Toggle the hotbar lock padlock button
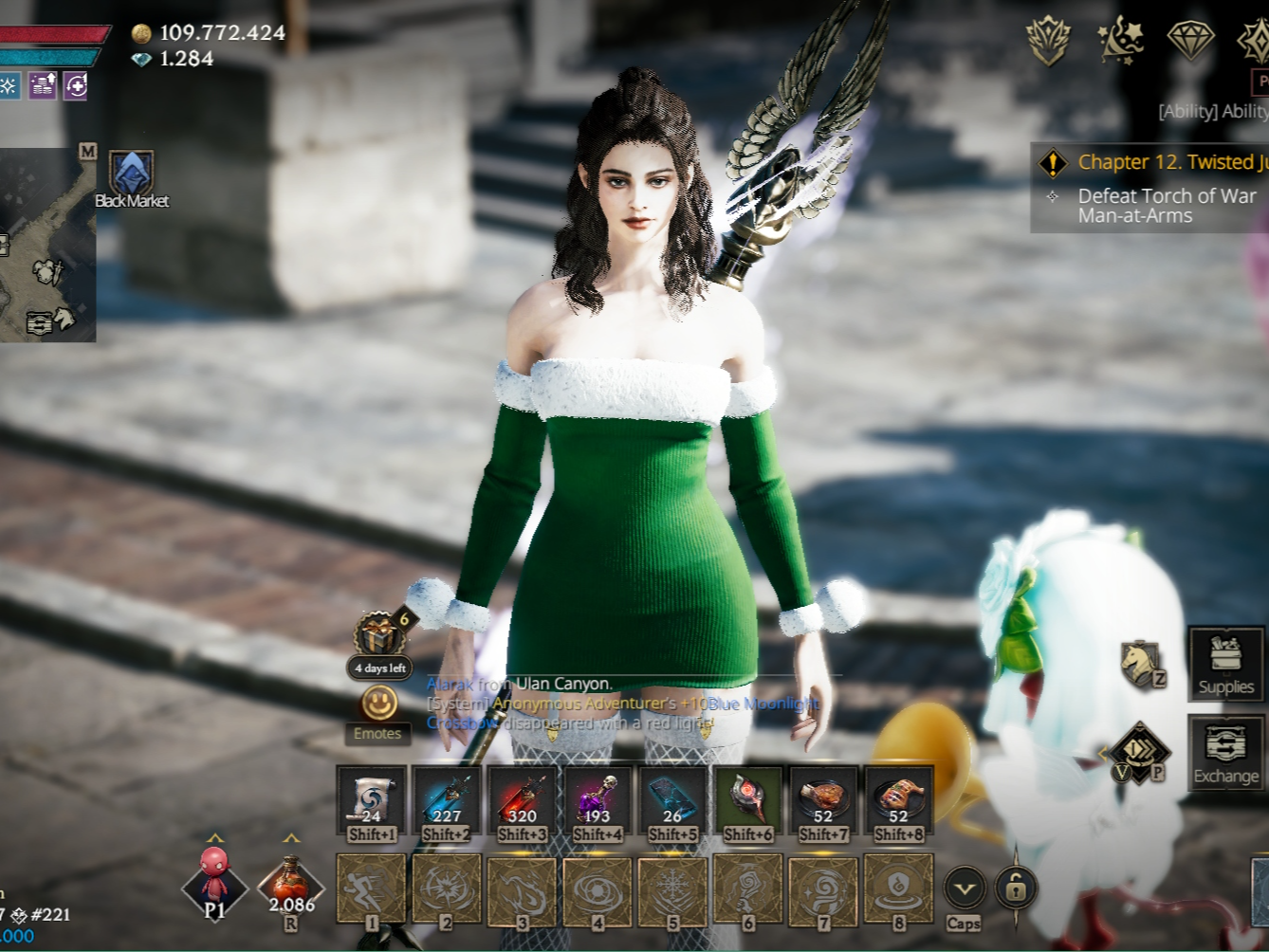This screenshot has height=952, width=1269. (x=1016, y=888)
